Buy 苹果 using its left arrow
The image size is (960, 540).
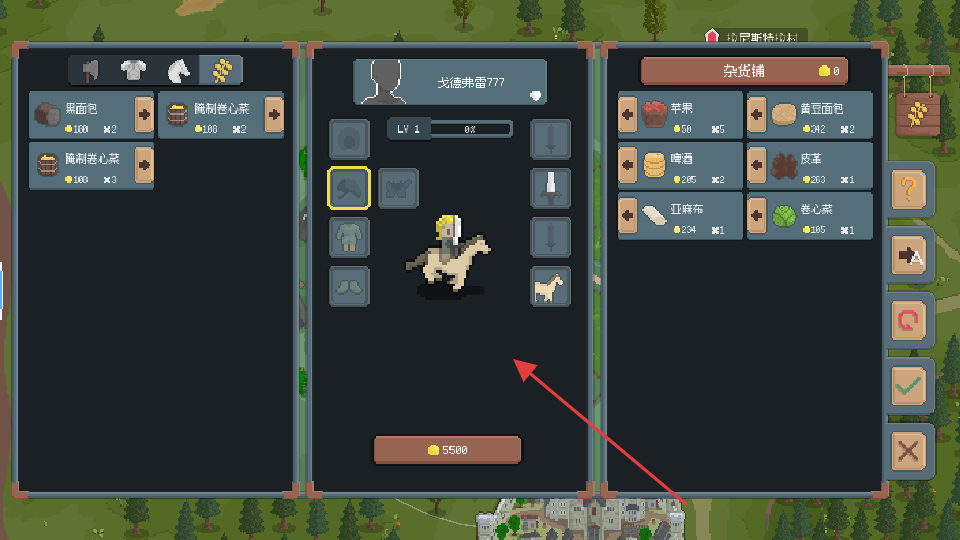[x=629, y=115]
